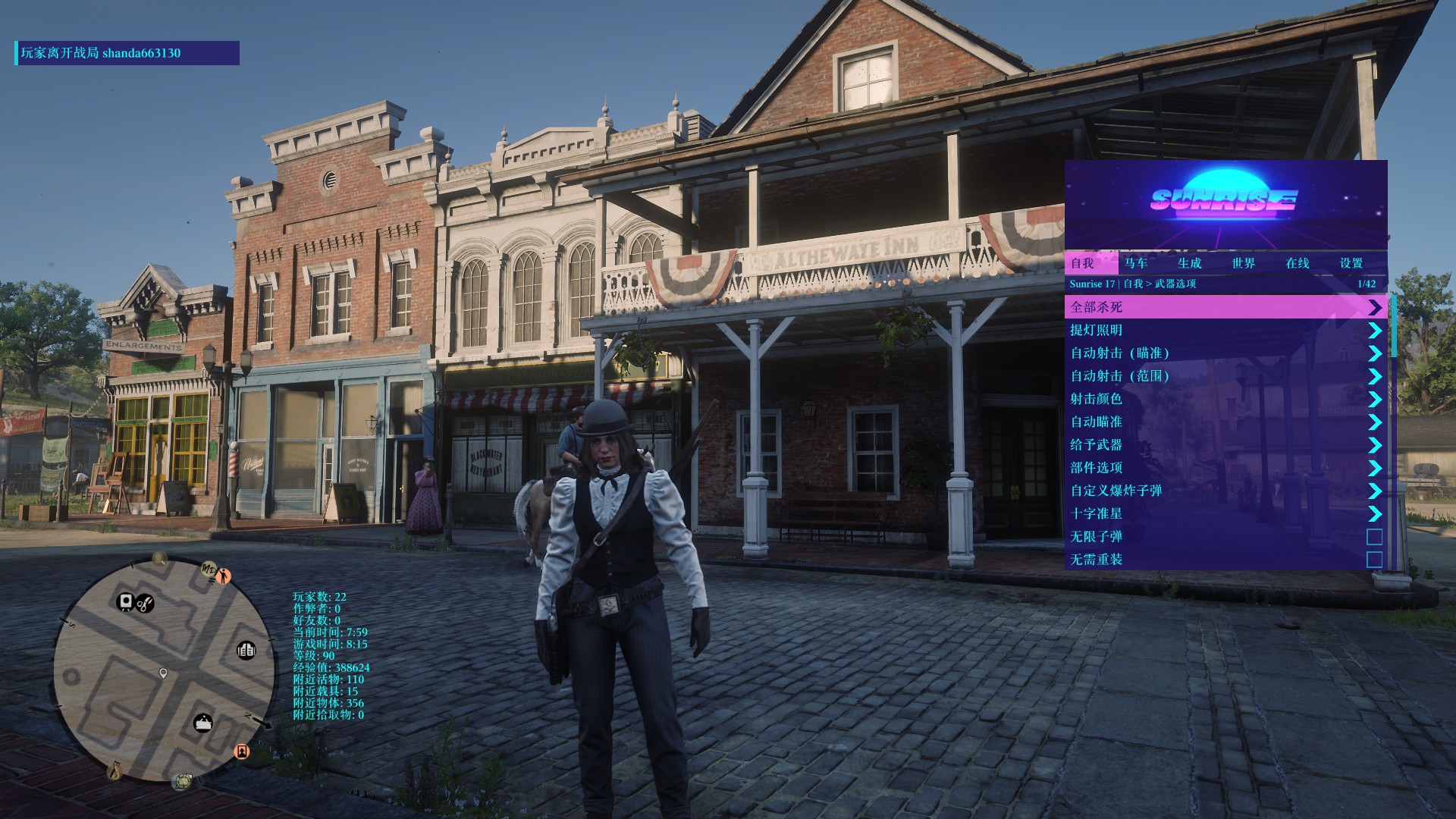The image size is (1456, 819).
Task: Select 自定义爆炸子弹 entry
Action: [x=1225, y=491]
